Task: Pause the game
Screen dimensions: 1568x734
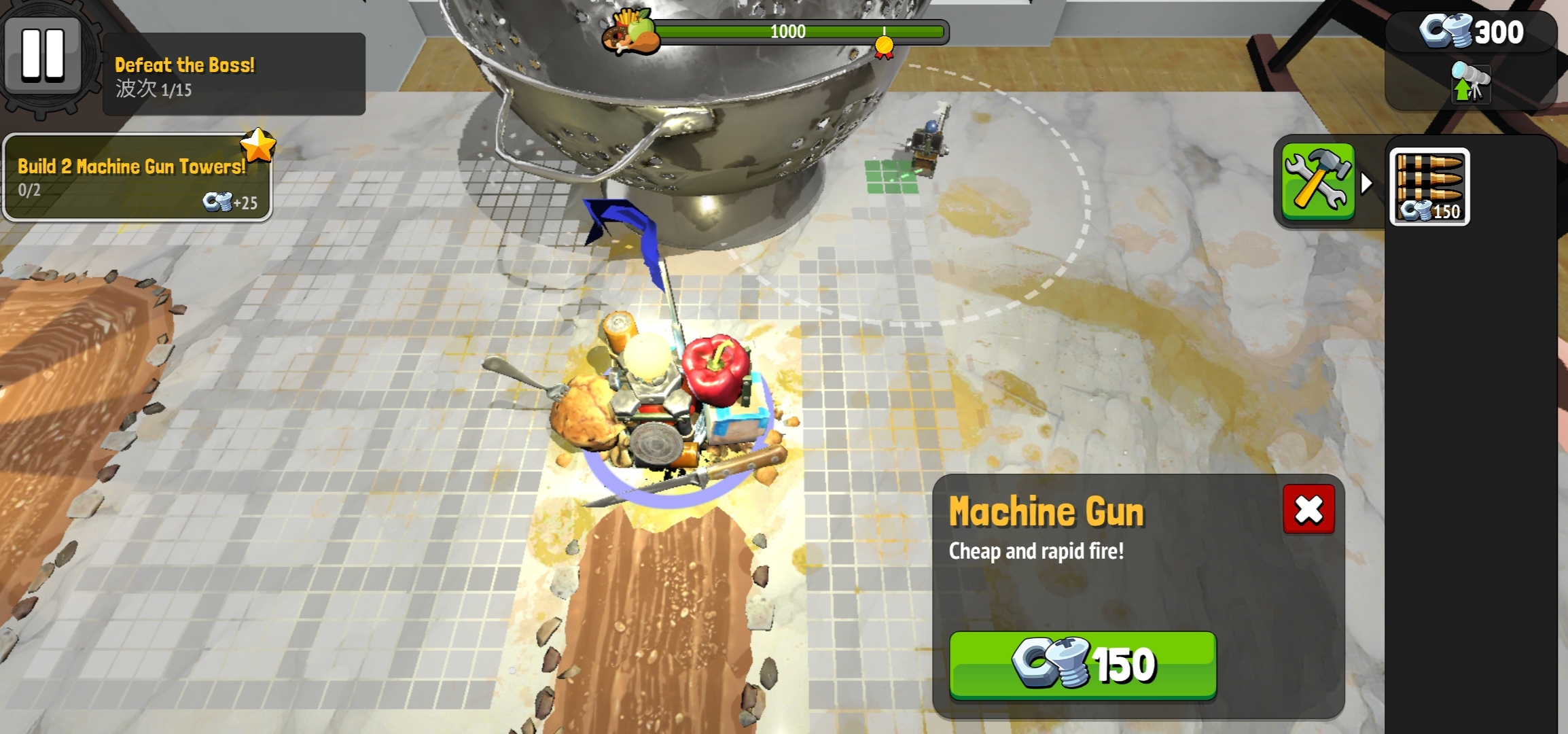Action: [x=43, y=54]
